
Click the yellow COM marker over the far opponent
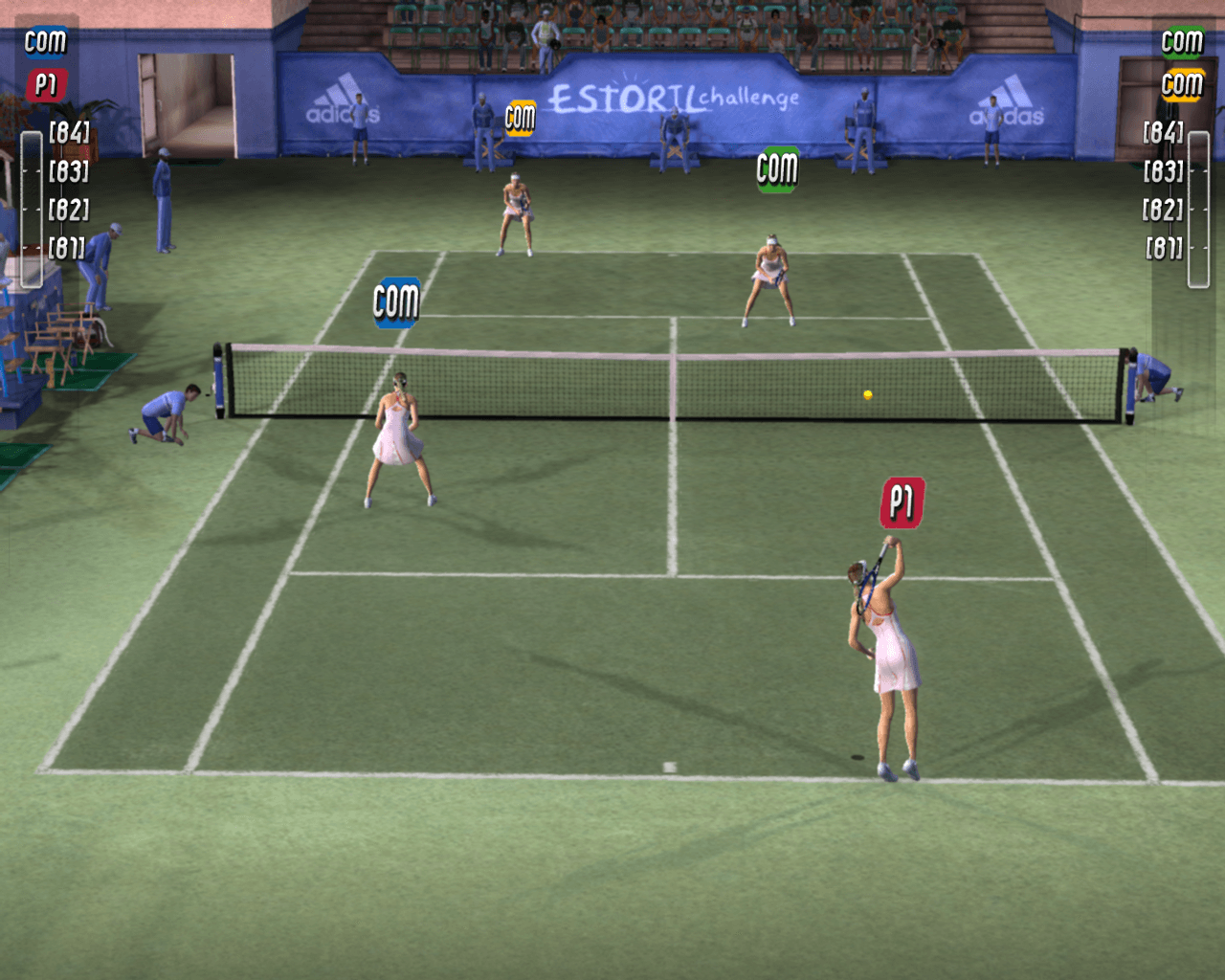click(x=520, y=119)
